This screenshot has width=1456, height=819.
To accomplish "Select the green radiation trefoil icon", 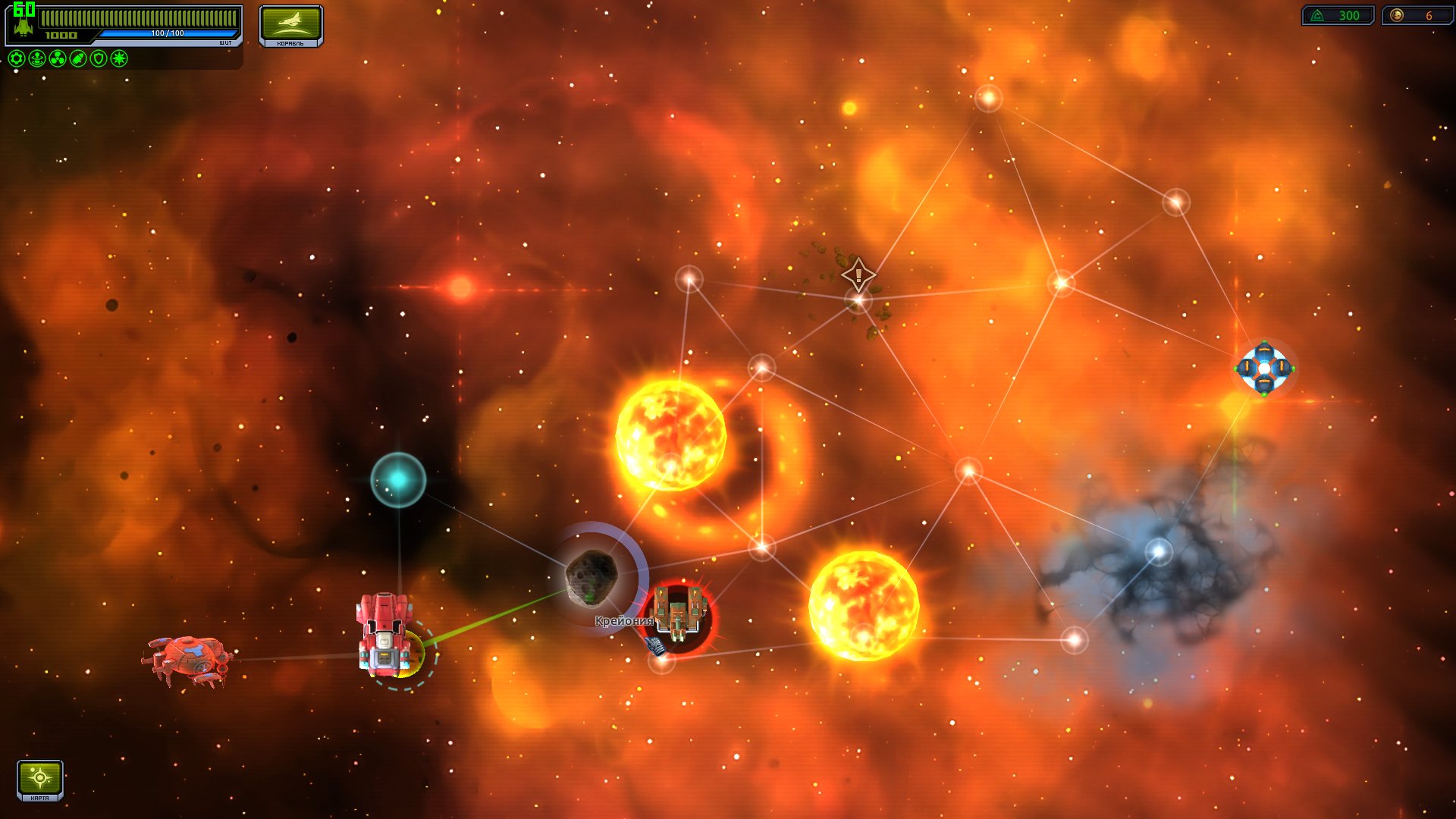I will click(58, 58).
